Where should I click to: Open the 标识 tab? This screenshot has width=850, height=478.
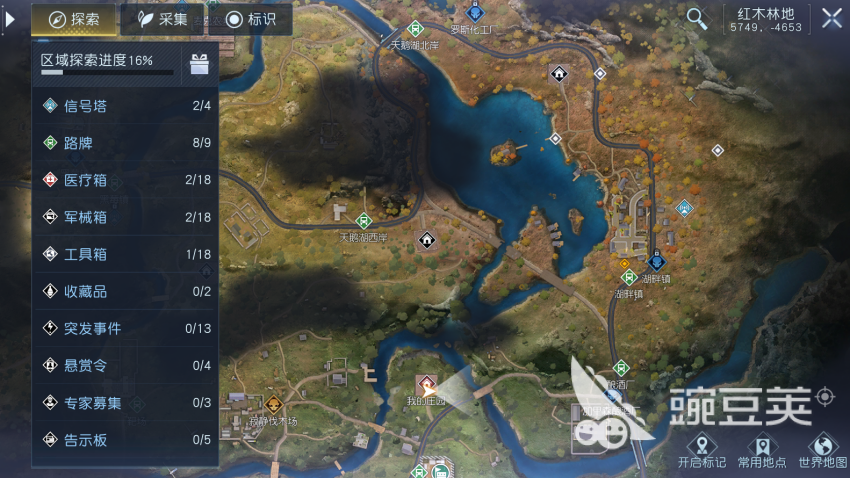coord(250,19)
